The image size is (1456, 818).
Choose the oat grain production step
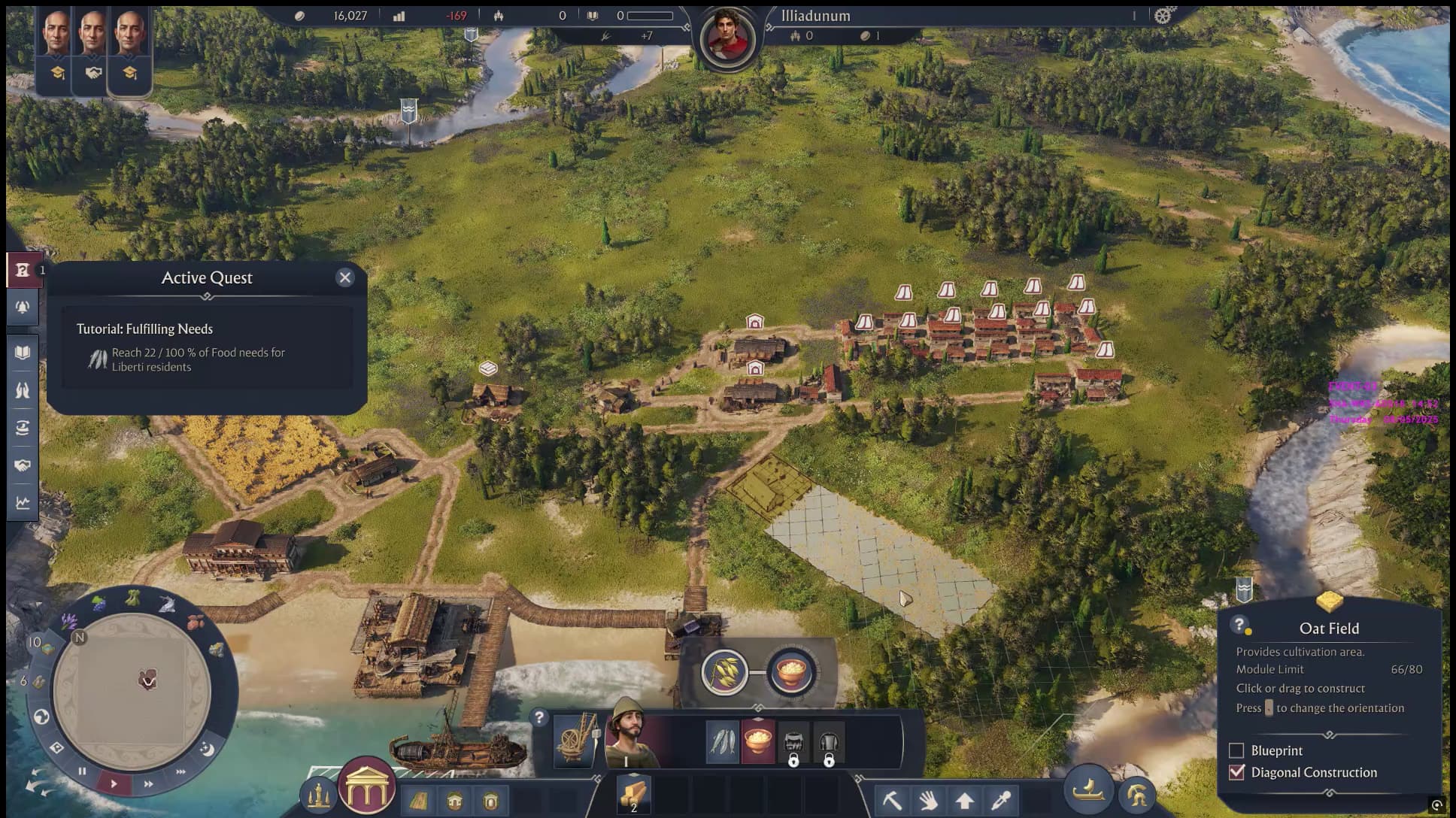724,671
